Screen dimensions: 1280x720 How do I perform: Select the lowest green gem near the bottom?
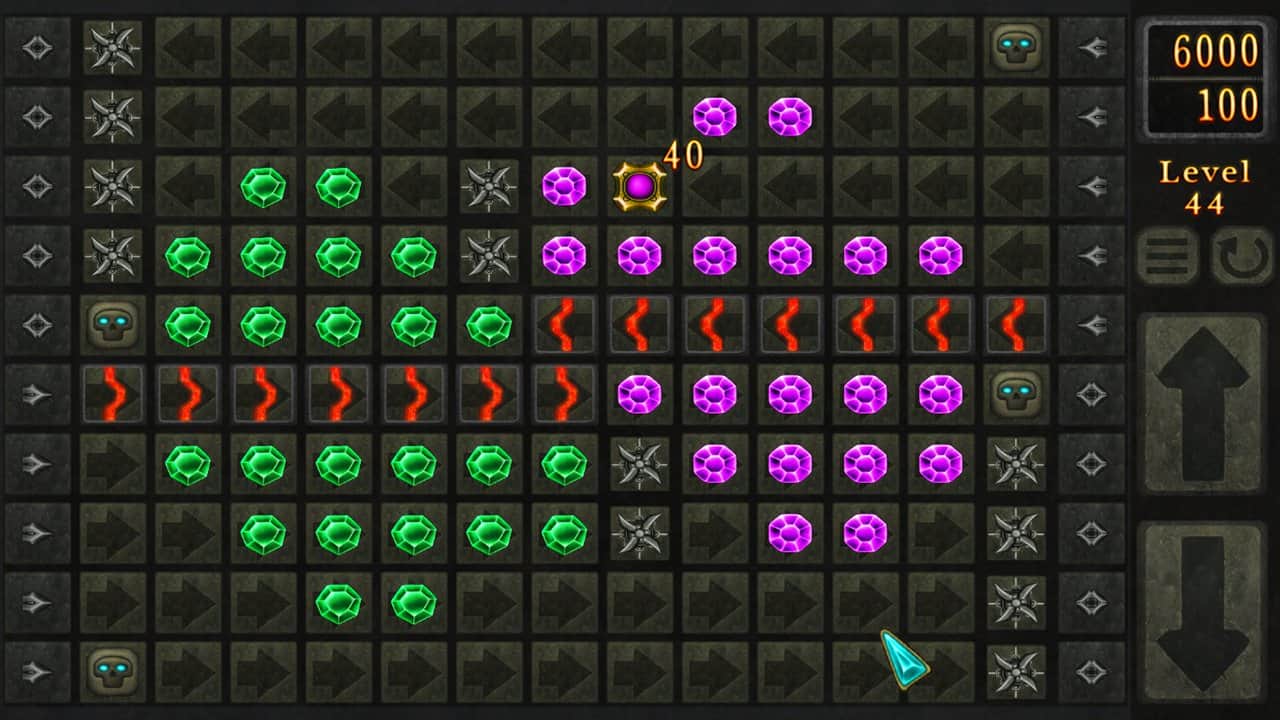point(339,603)
